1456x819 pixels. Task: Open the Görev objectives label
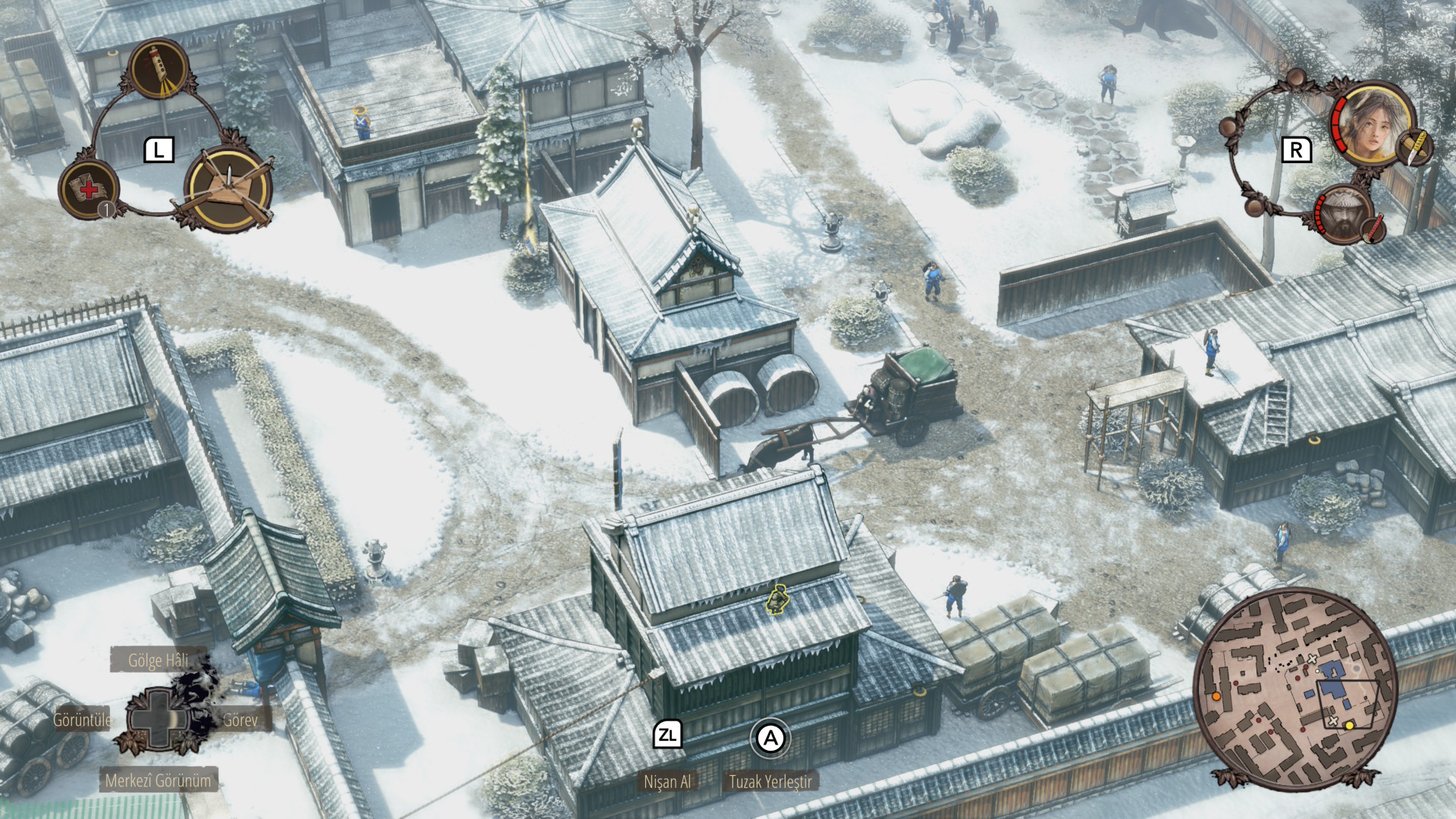point(240,720)
